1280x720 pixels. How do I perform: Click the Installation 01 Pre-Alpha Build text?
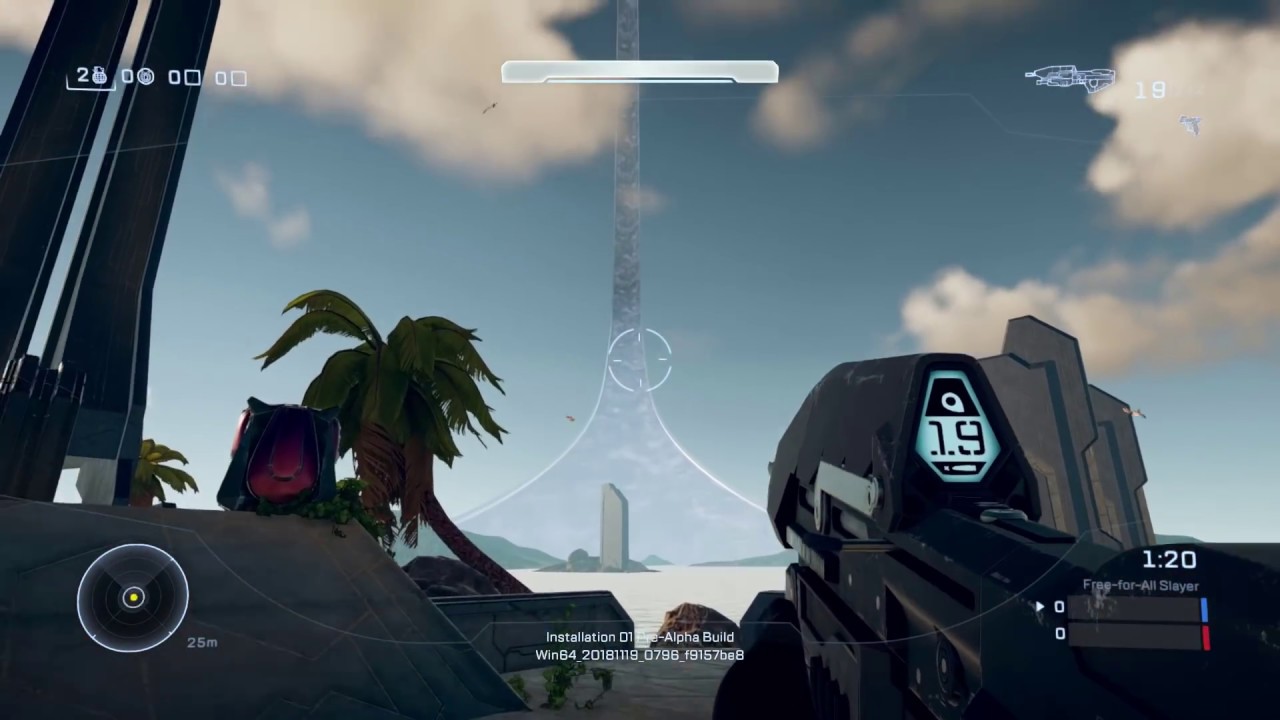click(x=639, y=637)
